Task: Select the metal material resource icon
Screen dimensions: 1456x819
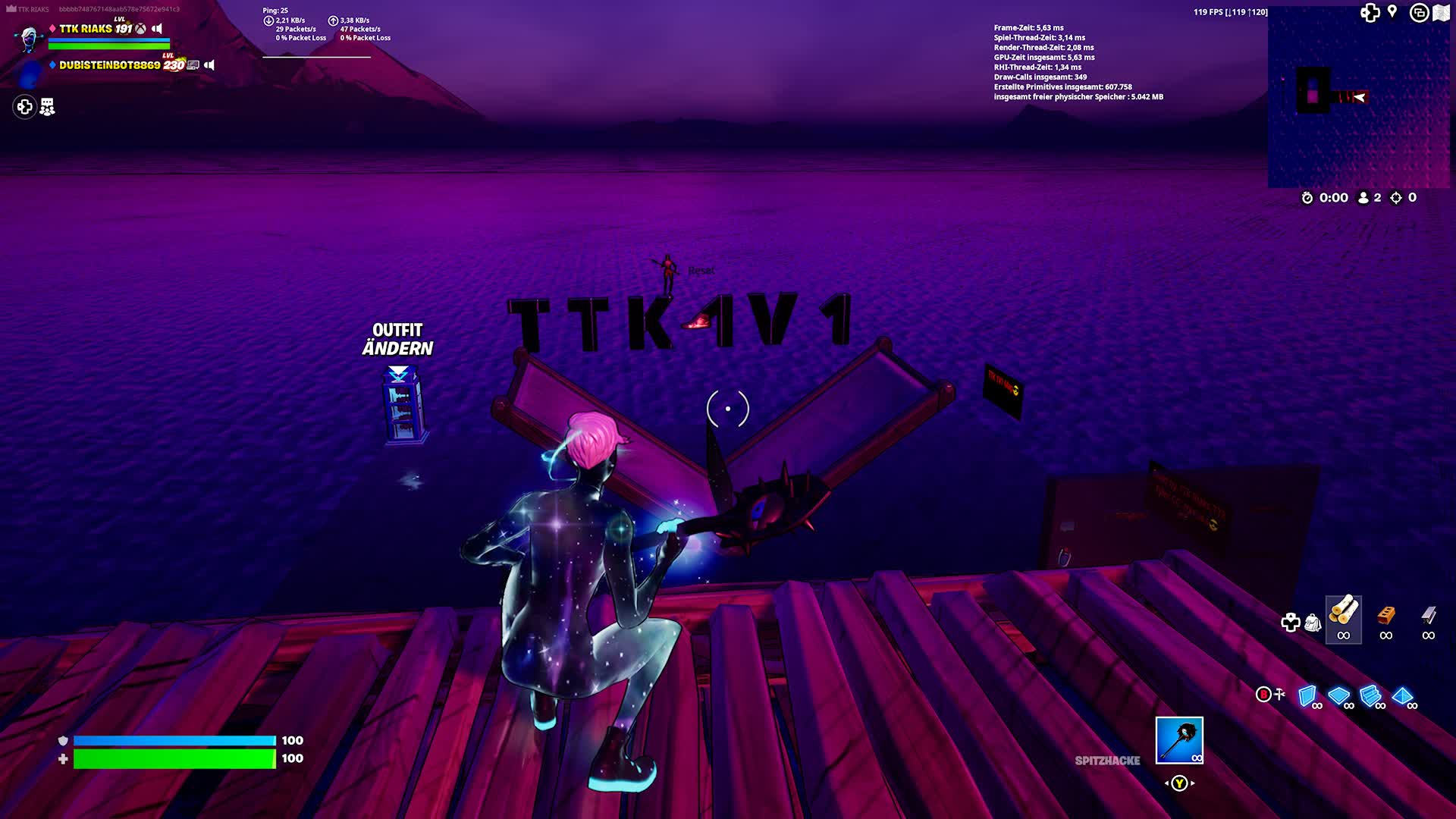Action: 1429,616
